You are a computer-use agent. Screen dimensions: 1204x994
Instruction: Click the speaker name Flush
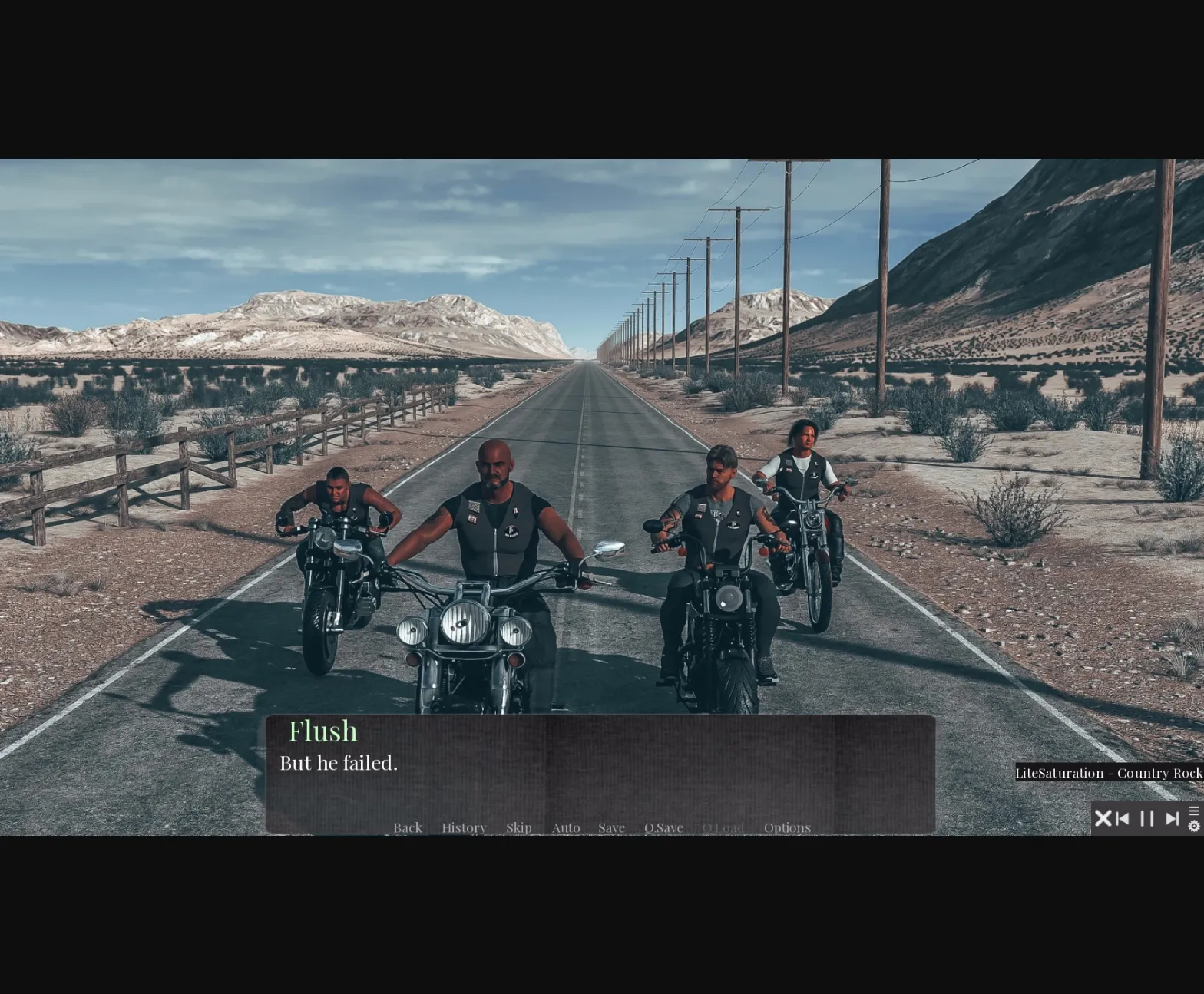pyautogui.click(x=323, y=731)
